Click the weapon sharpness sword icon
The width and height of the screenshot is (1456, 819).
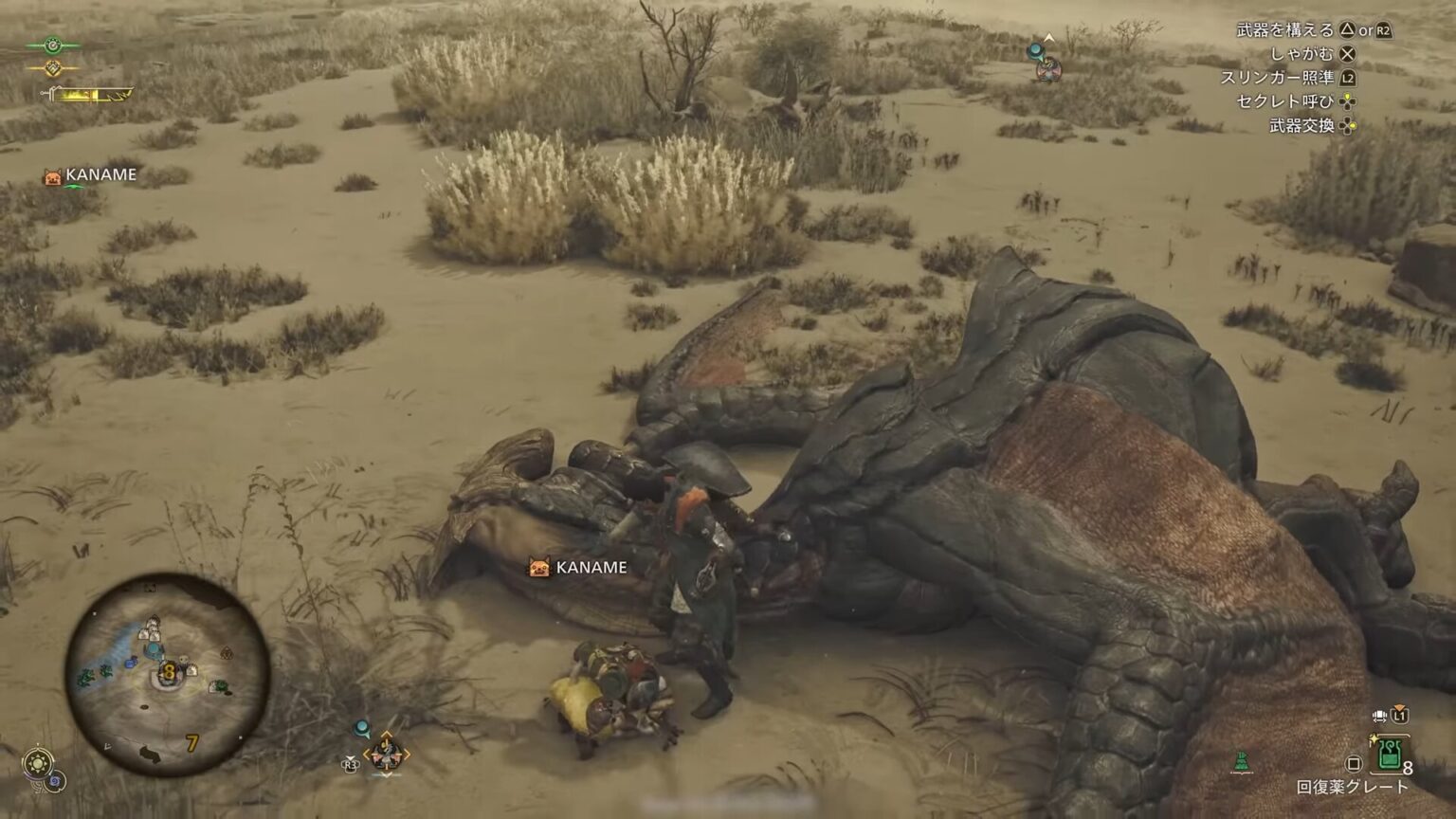(x=47, y=92)
